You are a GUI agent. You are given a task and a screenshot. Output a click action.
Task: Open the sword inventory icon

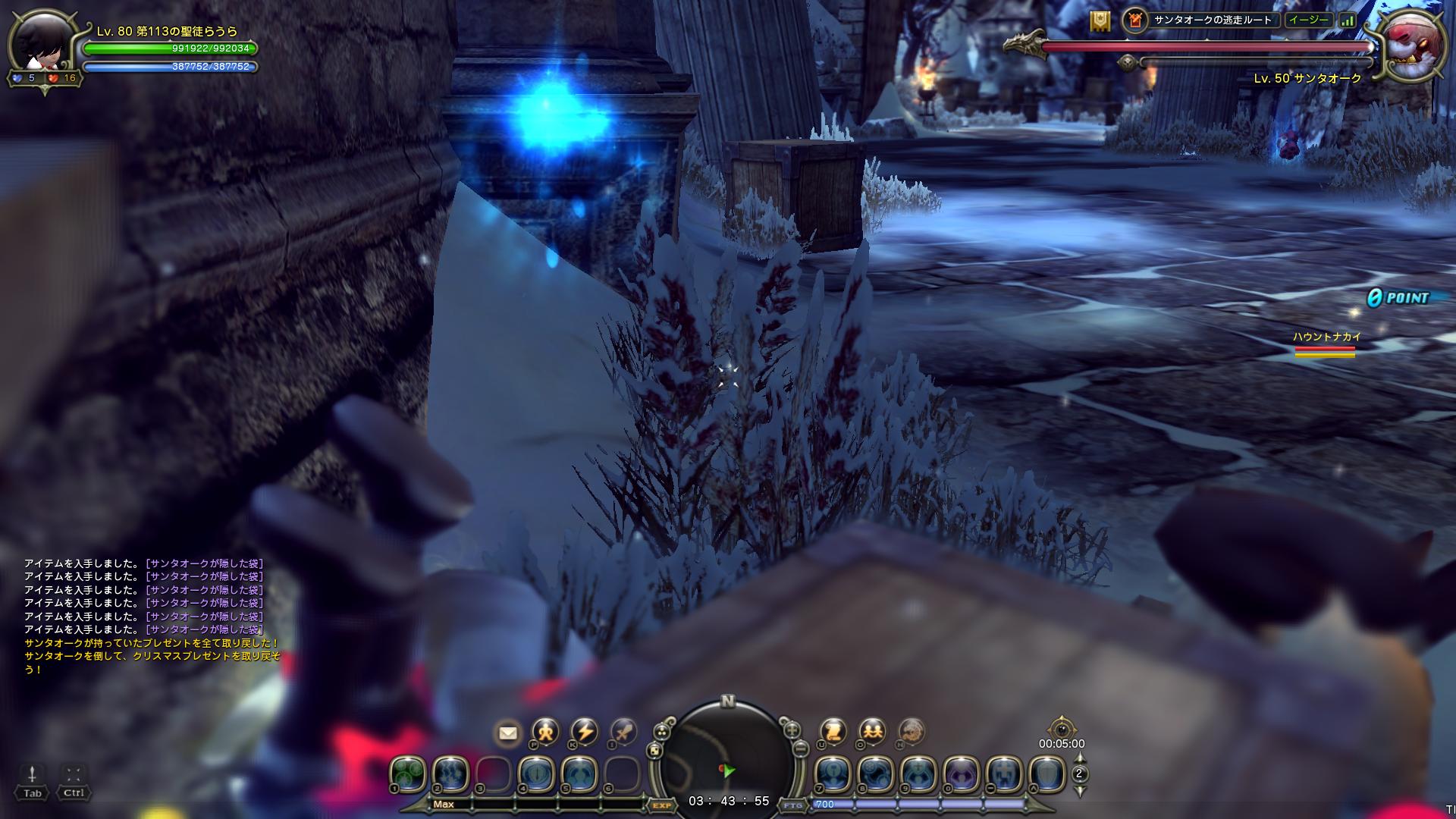pos(624,732)
